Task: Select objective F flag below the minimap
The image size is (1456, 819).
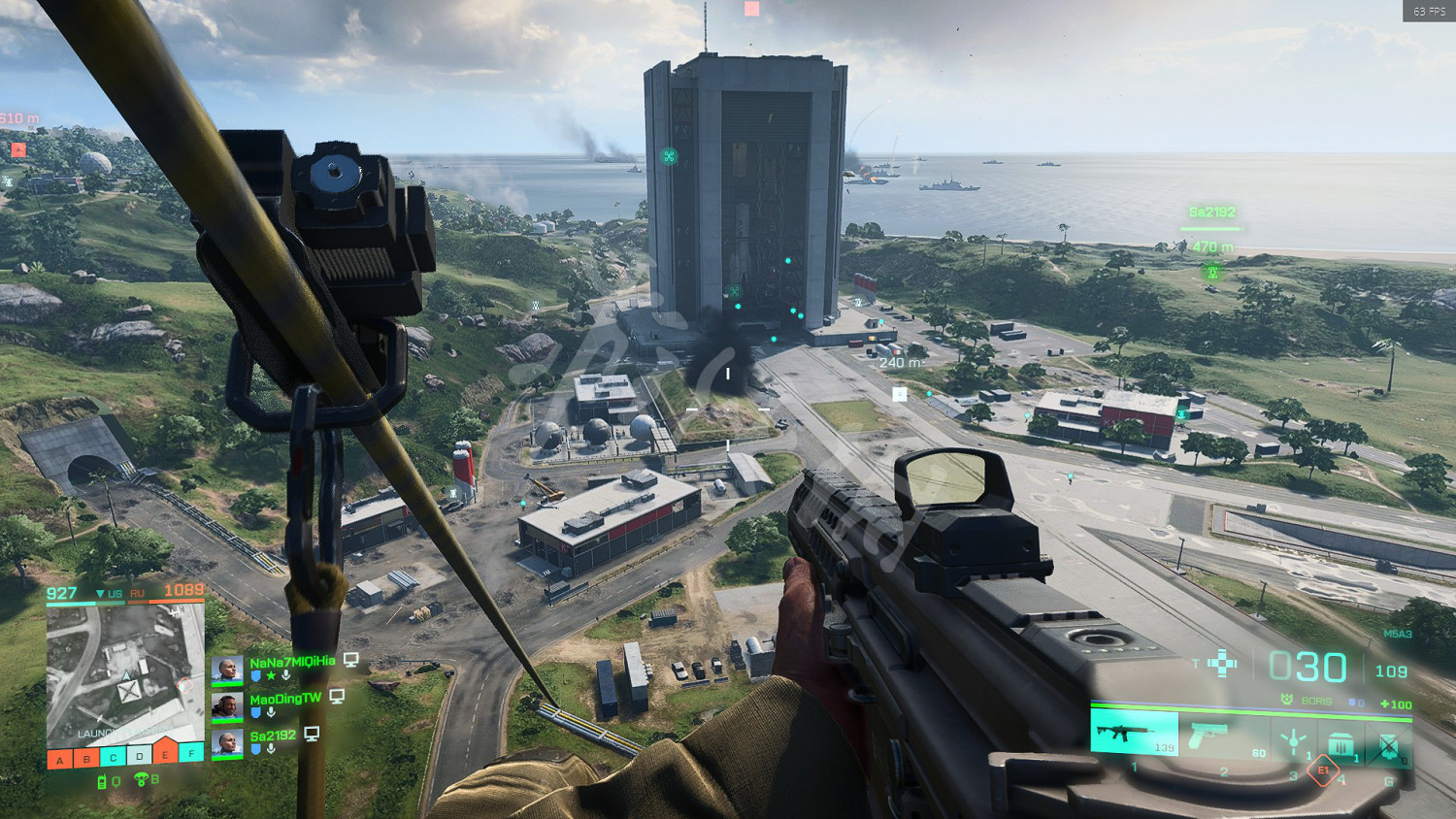Action: [x=192, y=753]
